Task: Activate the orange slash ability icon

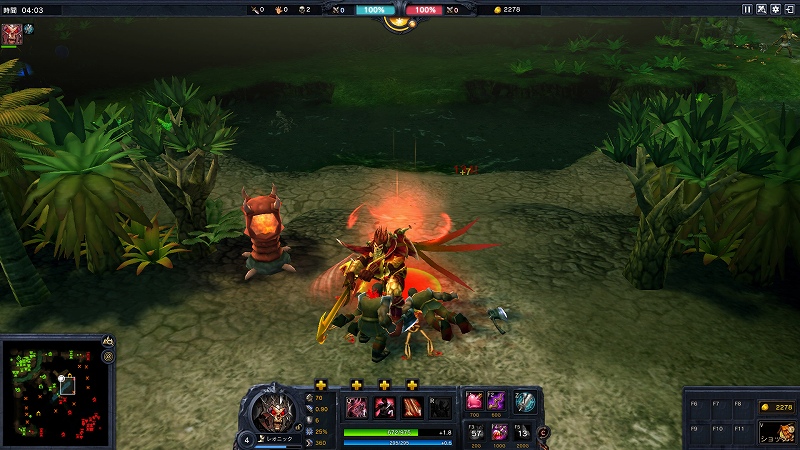Action: (x=411, y=408)
